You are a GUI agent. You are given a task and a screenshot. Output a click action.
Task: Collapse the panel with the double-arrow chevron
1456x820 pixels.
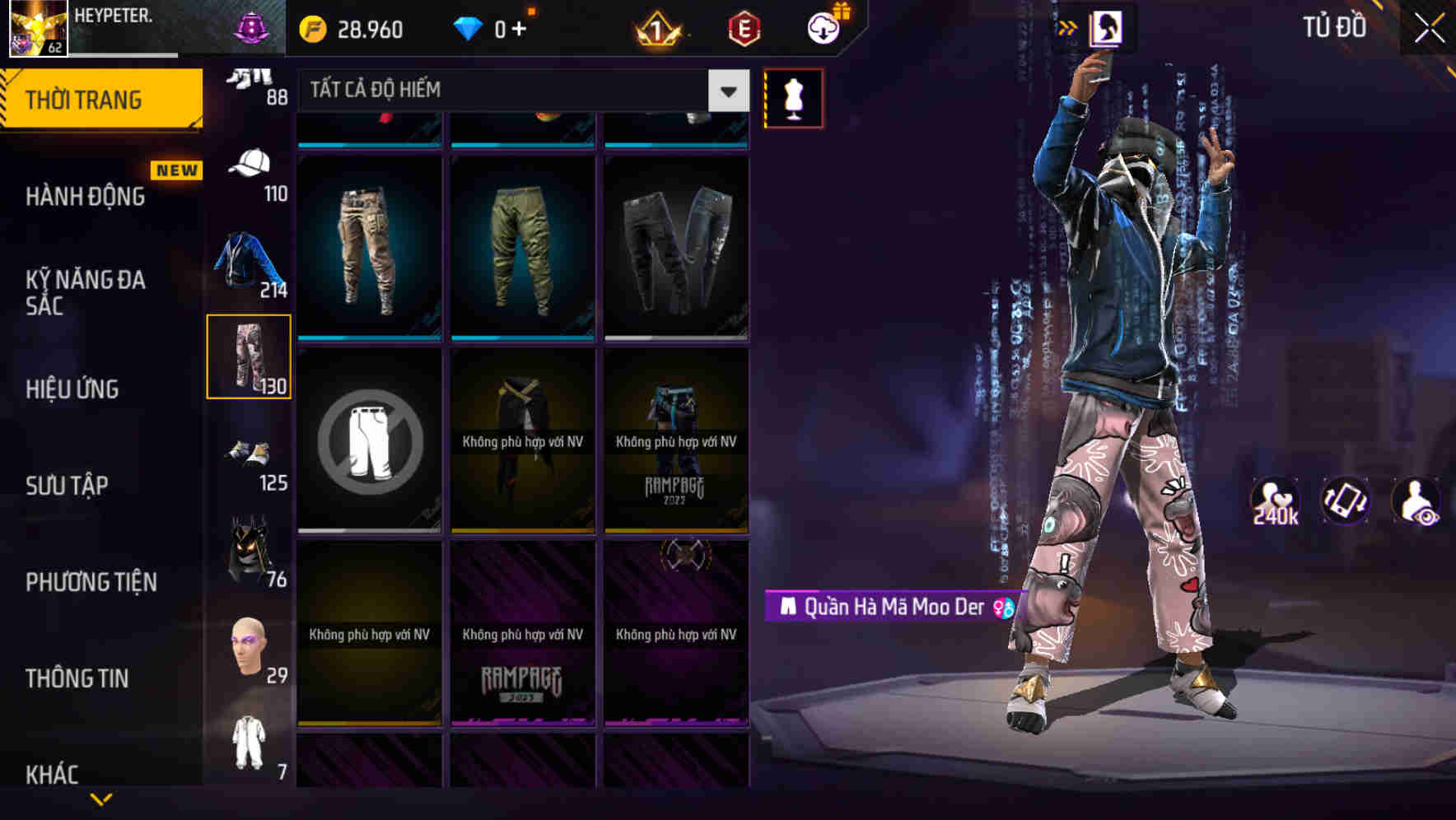click(1068, 26)
